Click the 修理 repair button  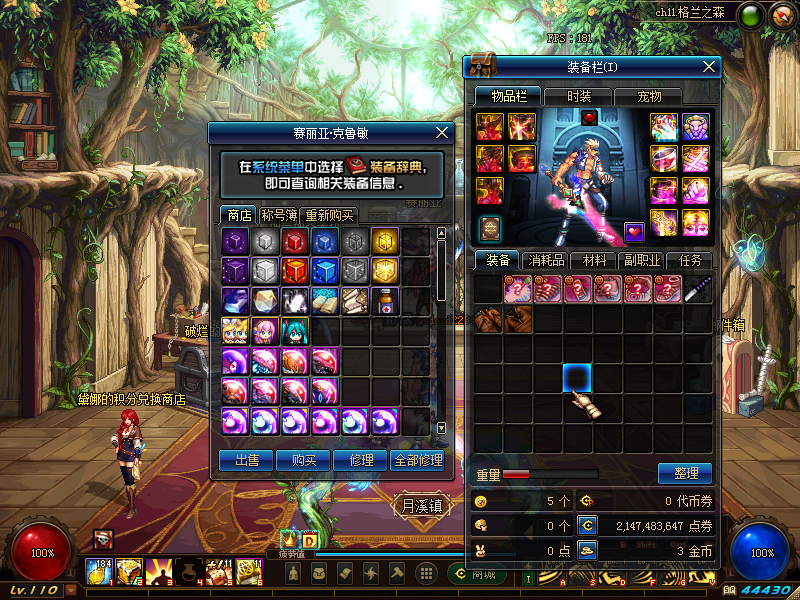(360, 460)
